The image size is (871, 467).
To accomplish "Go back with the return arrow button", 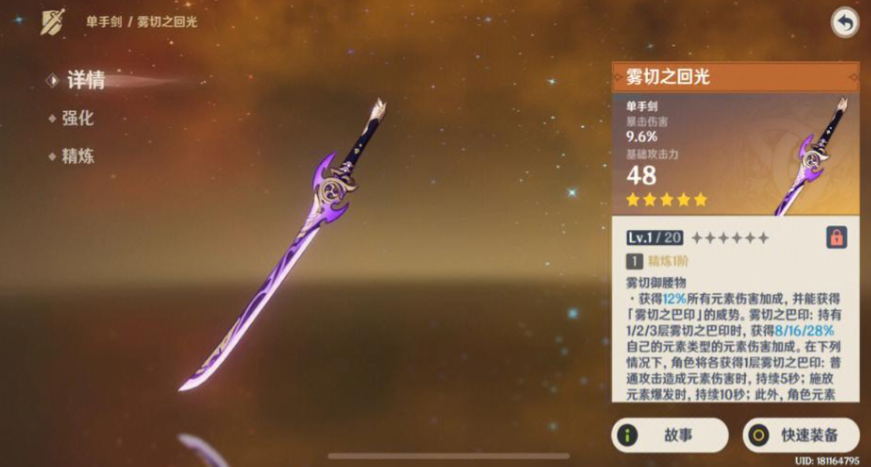I will tap(844, 23).
